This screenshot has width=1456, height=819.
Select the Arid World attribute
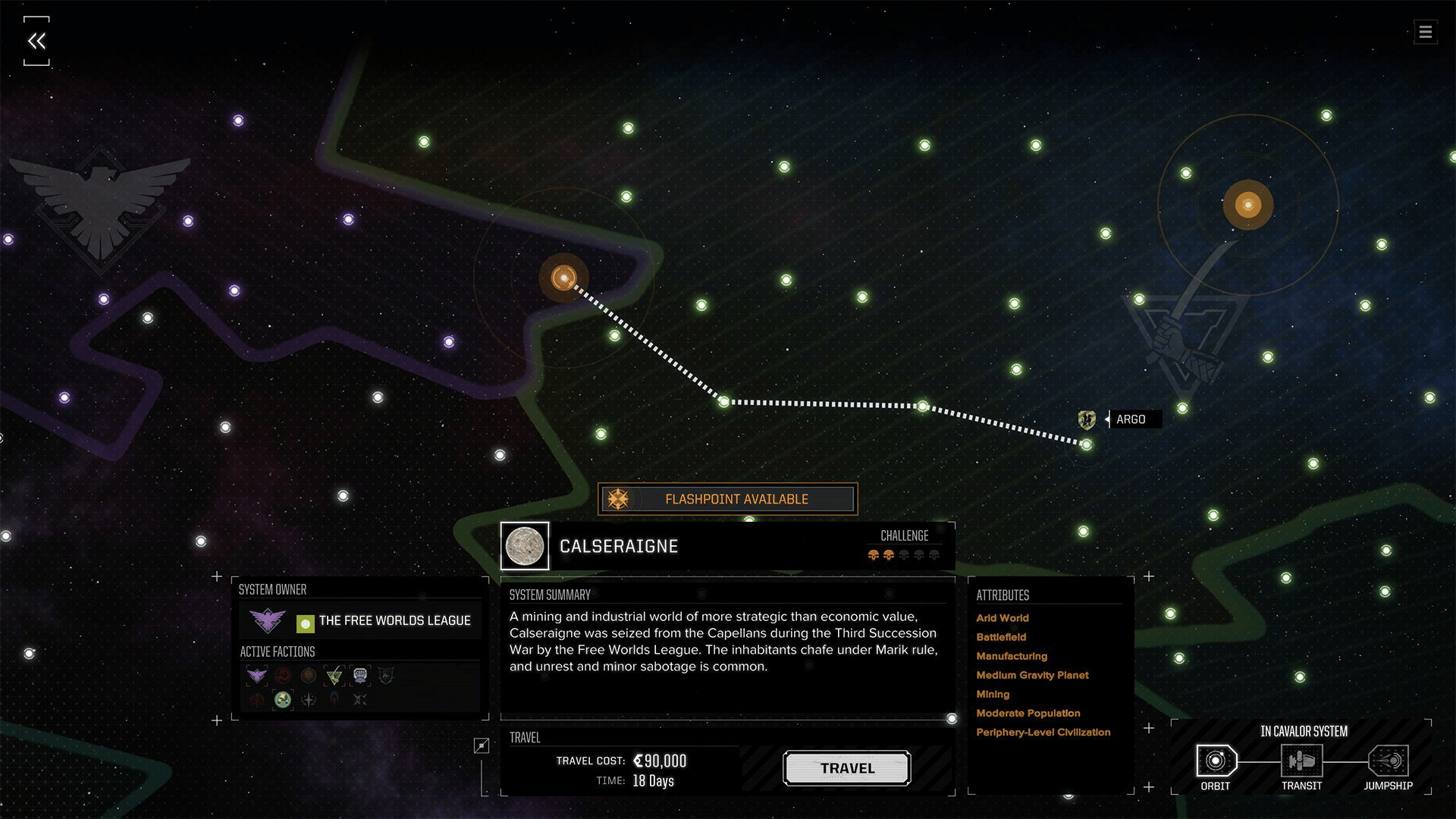1003,618
